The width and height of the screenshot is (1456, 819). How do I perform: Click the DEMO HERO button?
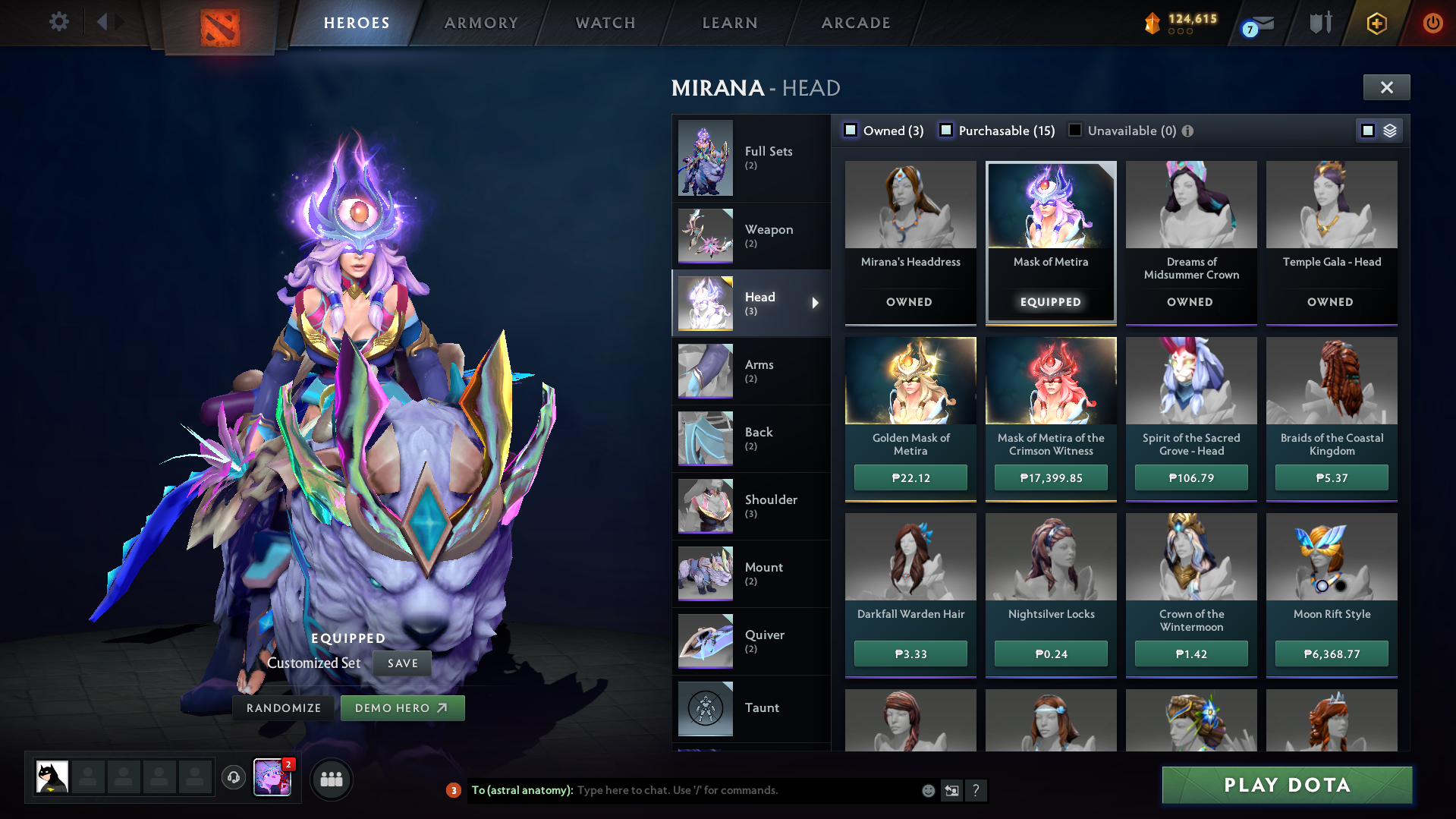(x=402, y=707)
